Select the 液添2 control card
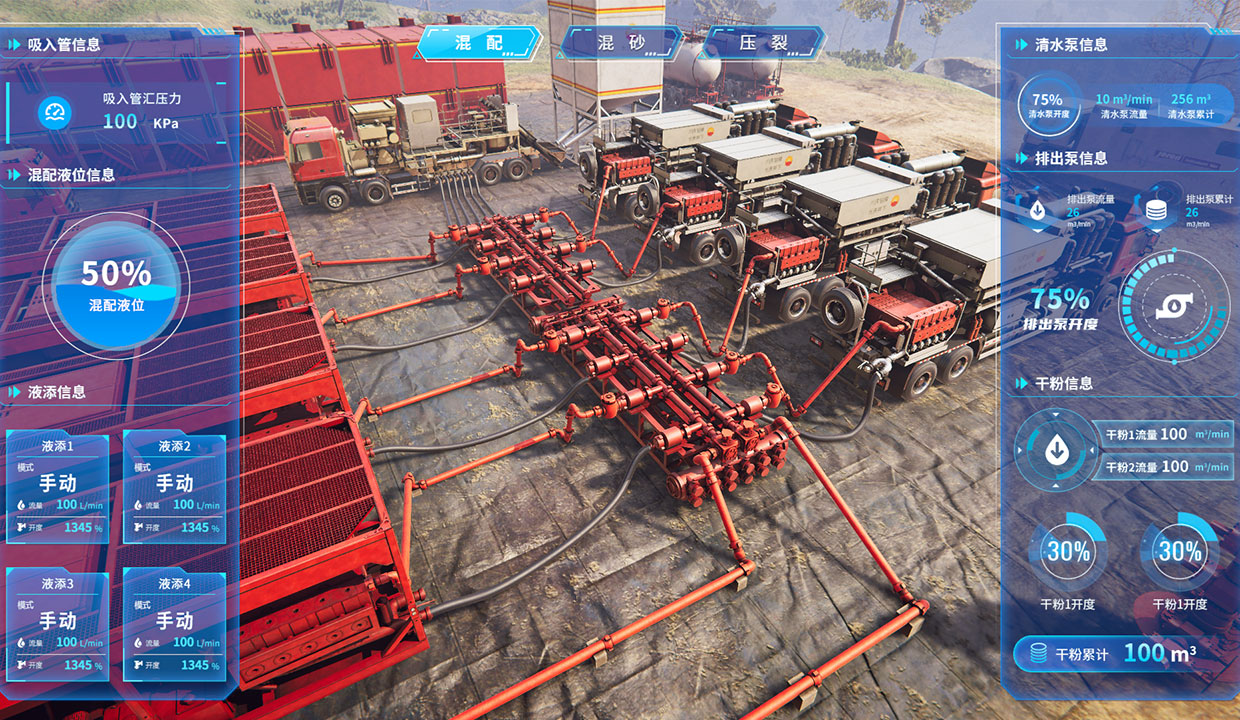The width and height of the screenshot is (1240, 720). (174, 487)
